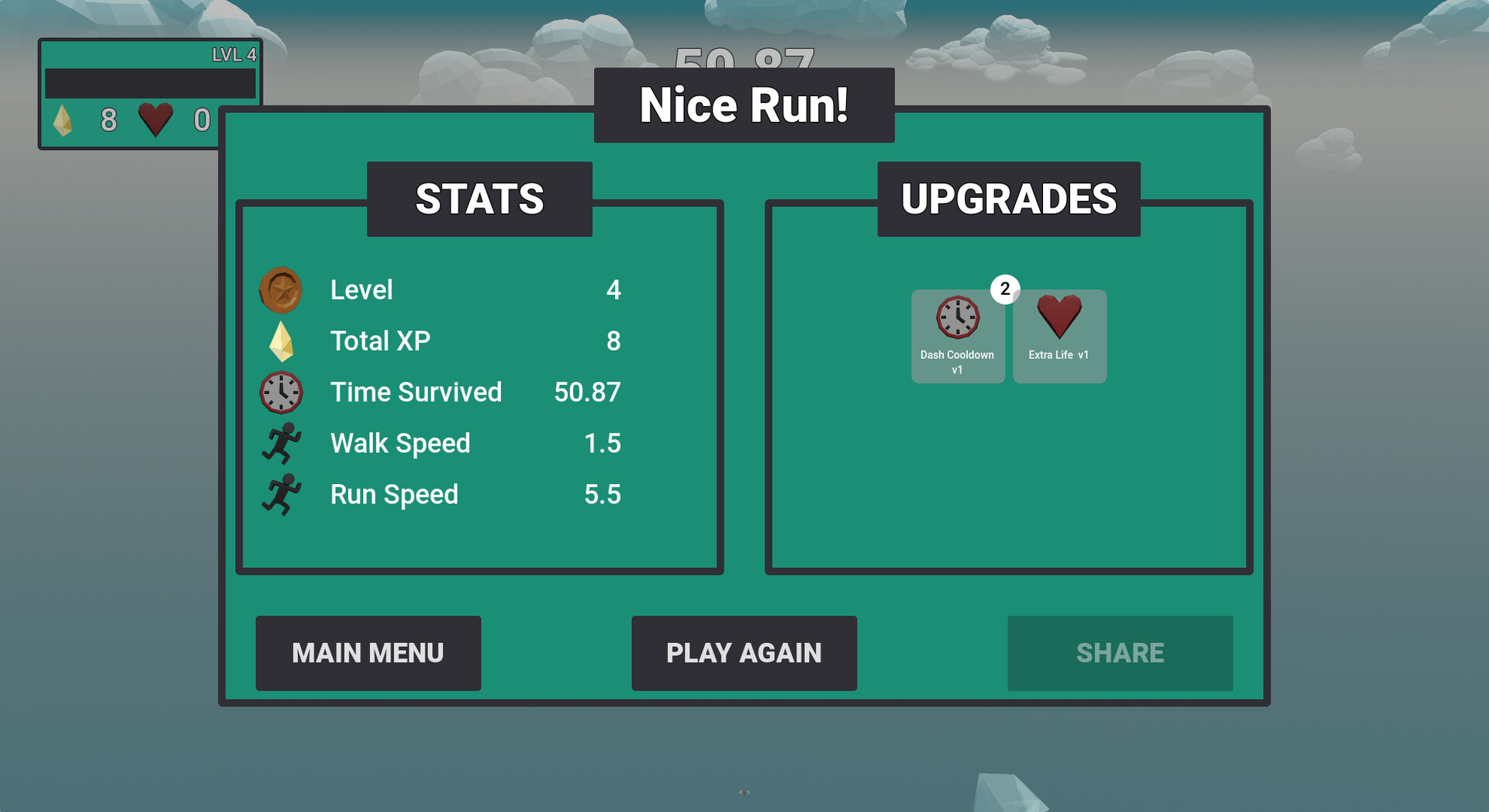The image size is (1489, 812).
Task: Click the Level medal icon in Stats
Action: [x=282, y=290]
